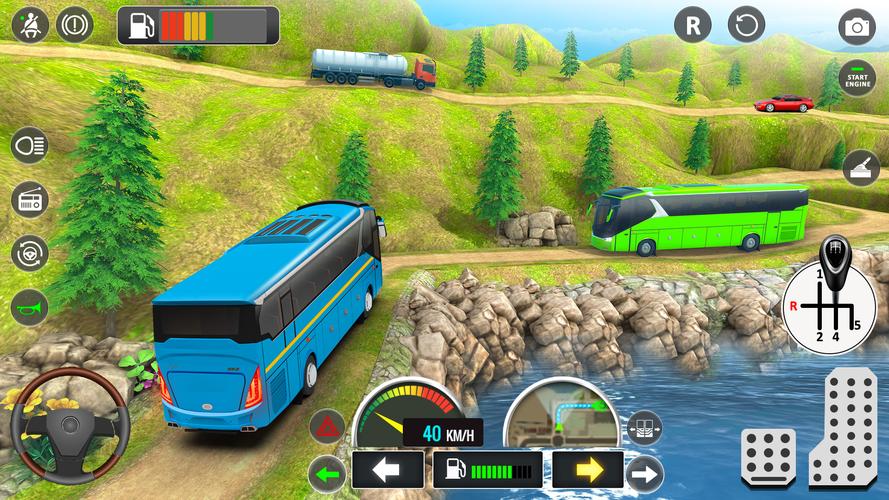Activate the right turn indicator round button

point(645,473)
